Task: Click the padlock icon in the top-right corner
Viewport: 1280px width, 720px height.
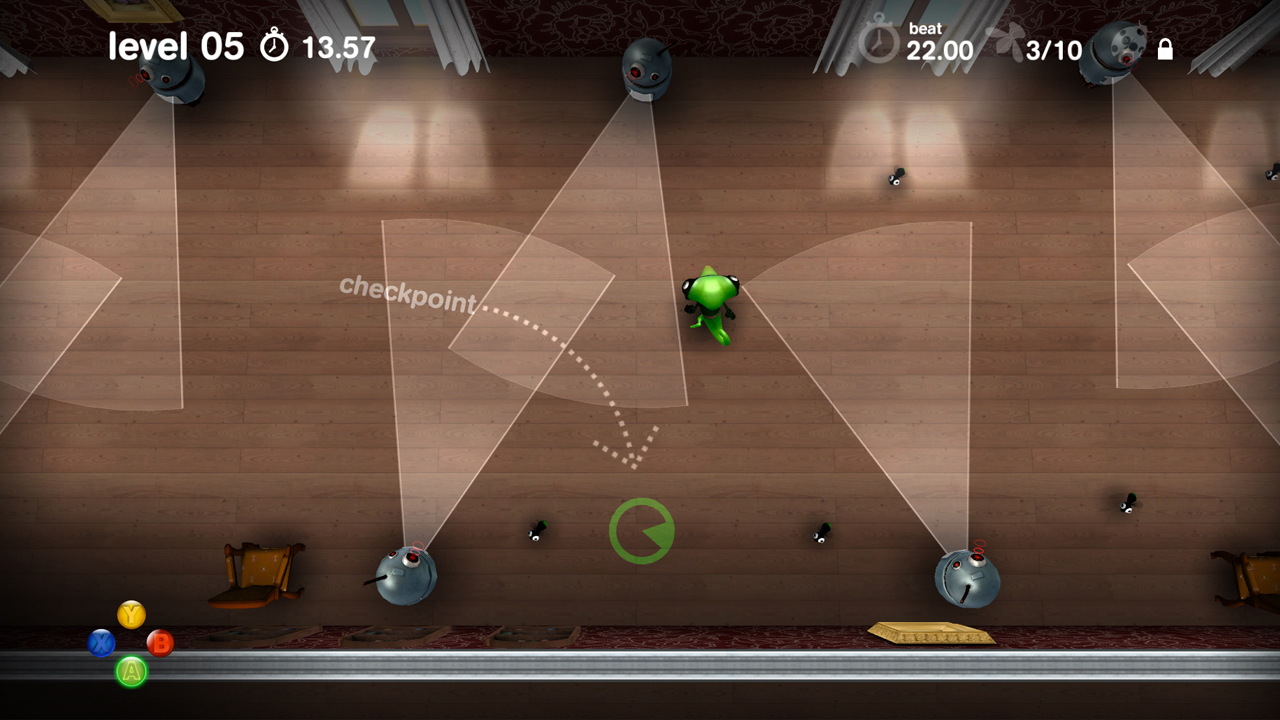Action: tap(1166, 48)
